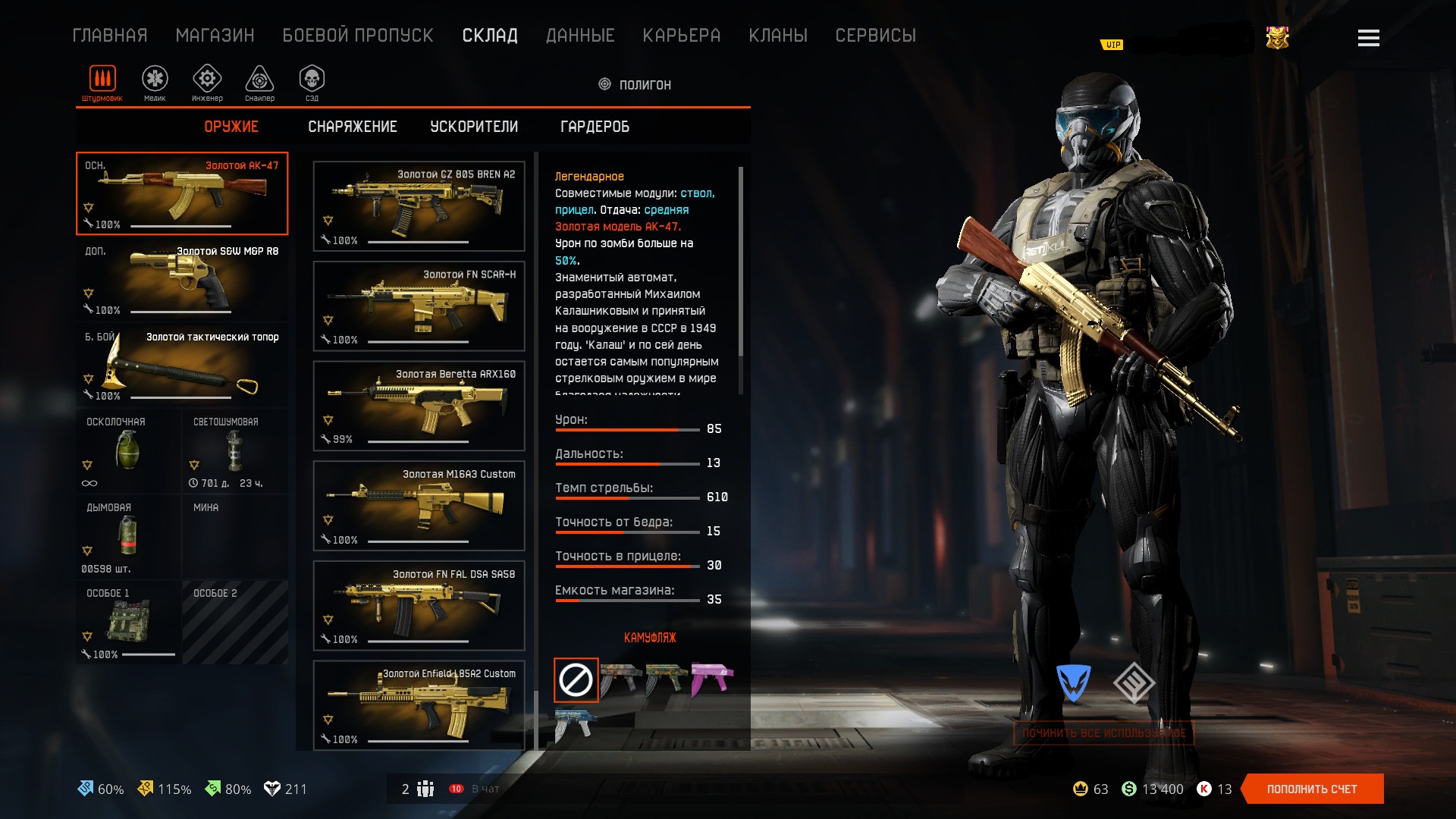Open the hamburger main menu
This screenshot has height=819, width=1456.
tap(1368, 38)
